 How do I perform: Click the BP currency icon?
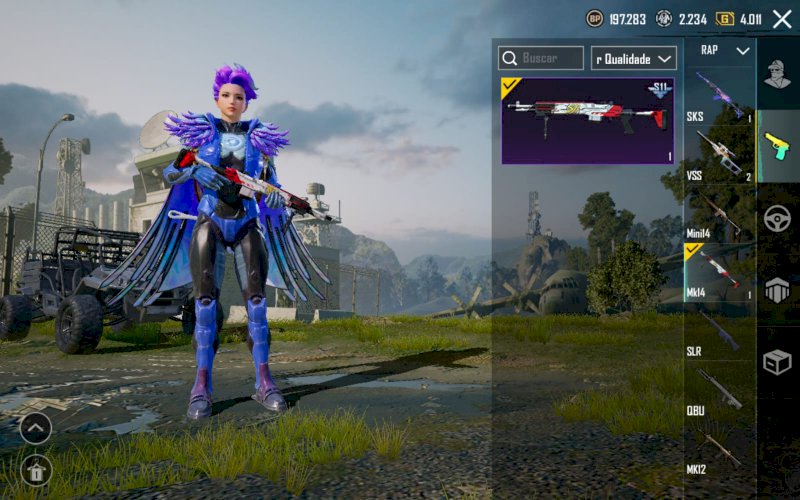(595, 19)
